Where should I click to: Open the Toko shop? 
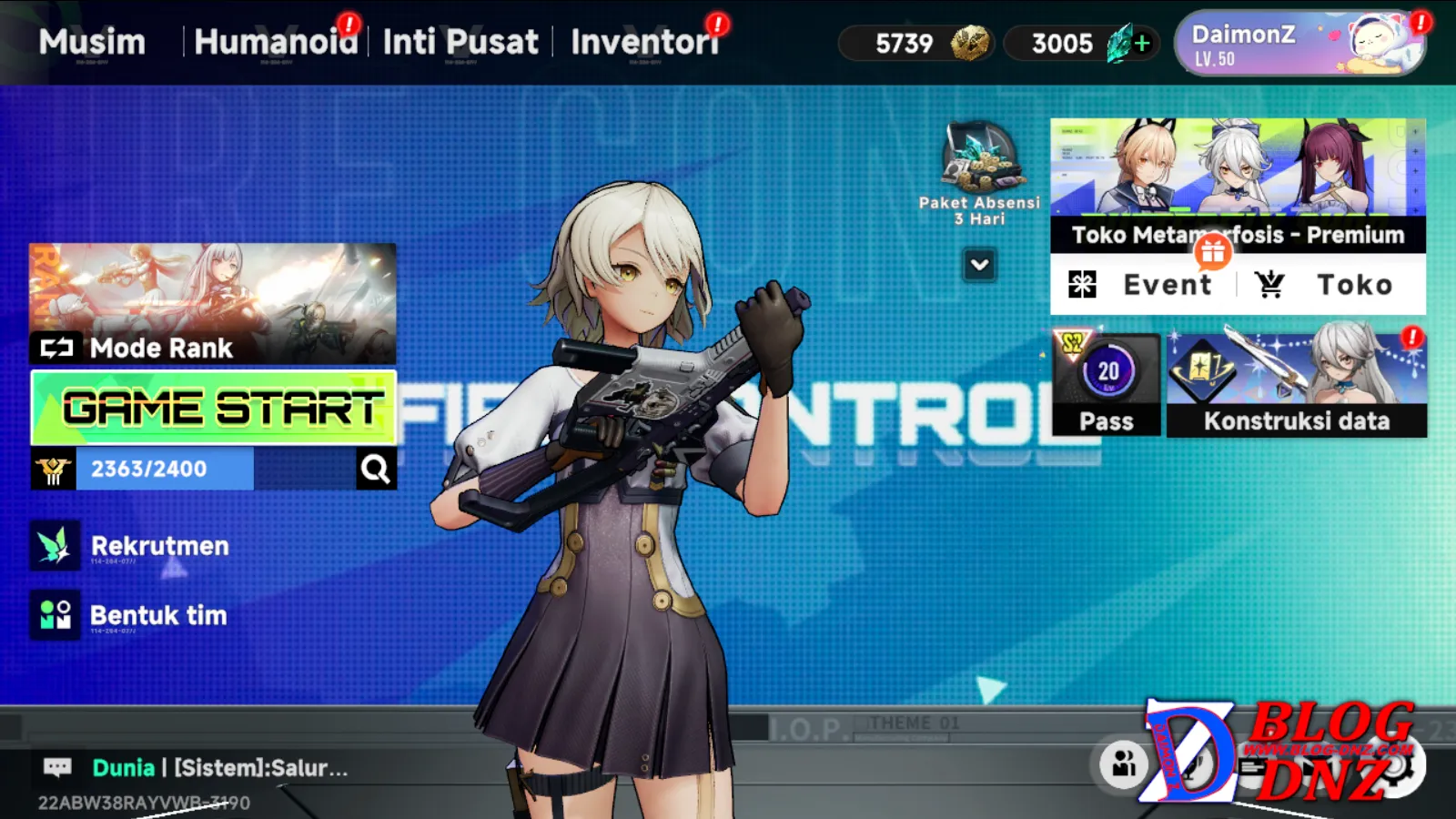(x=1329, y=285)
